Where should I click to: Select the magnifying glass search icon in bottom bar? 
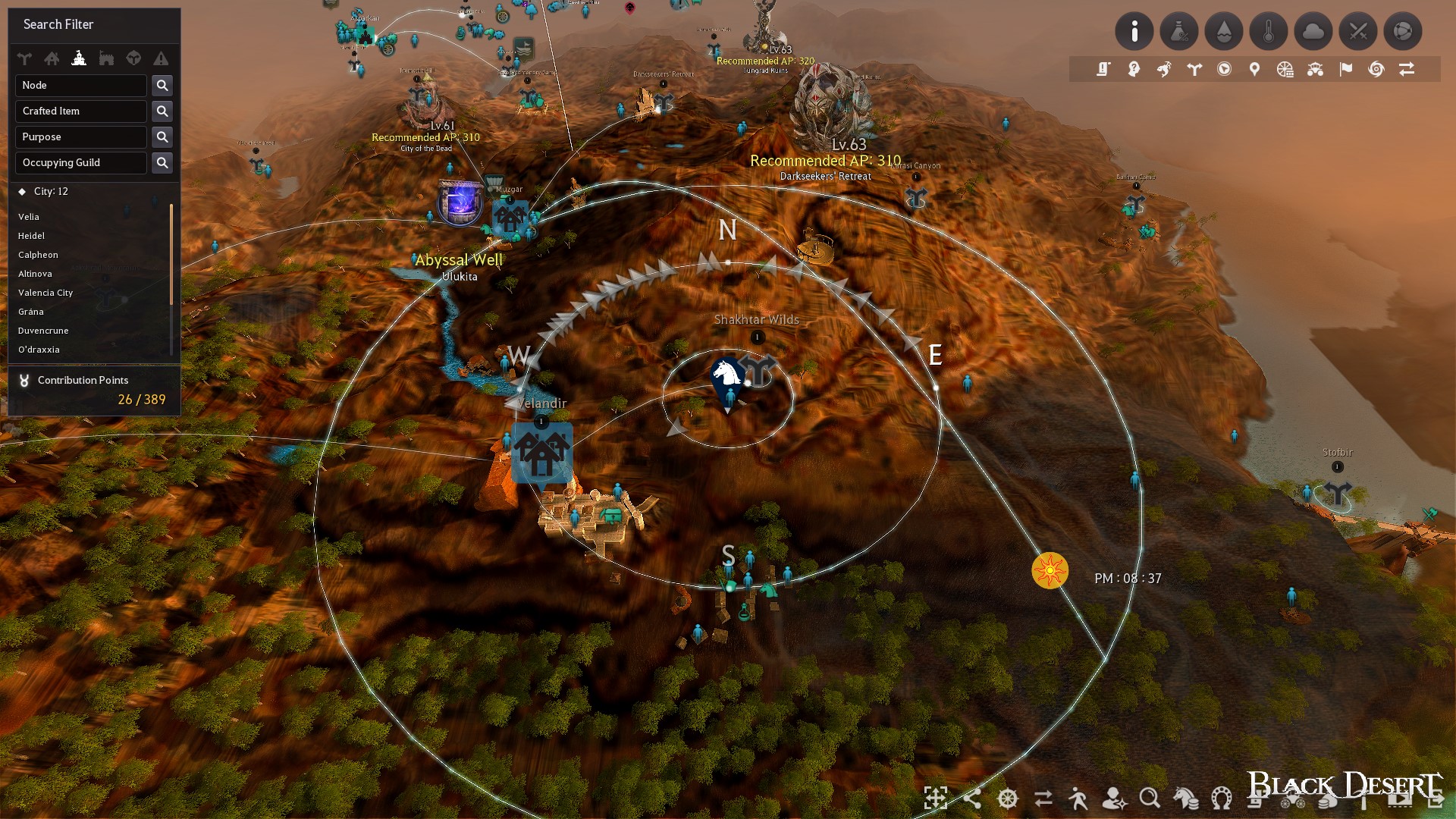[1150, 799]
